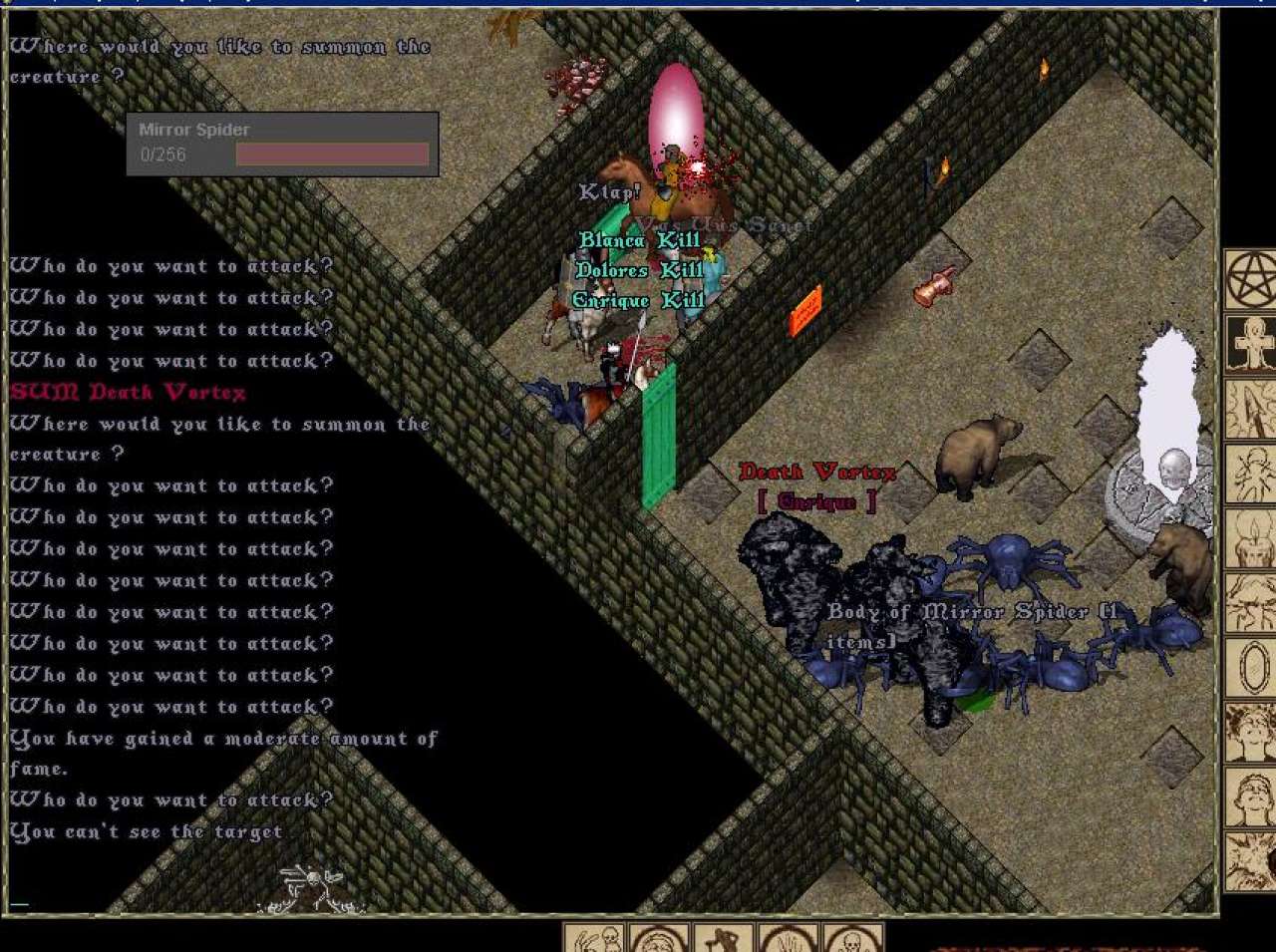Use the spearhead spell icon
Viewport: 1276px width, 952px height.
click(1250, 409)
